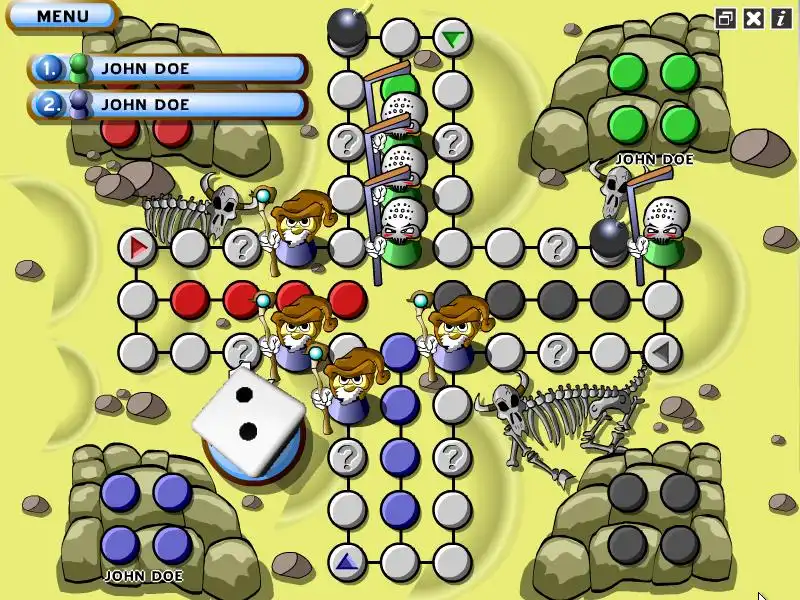This screenshot has height=600, width=800.
Task: Toggle windowed mode with the restore icon
Action: coord(726,18)
